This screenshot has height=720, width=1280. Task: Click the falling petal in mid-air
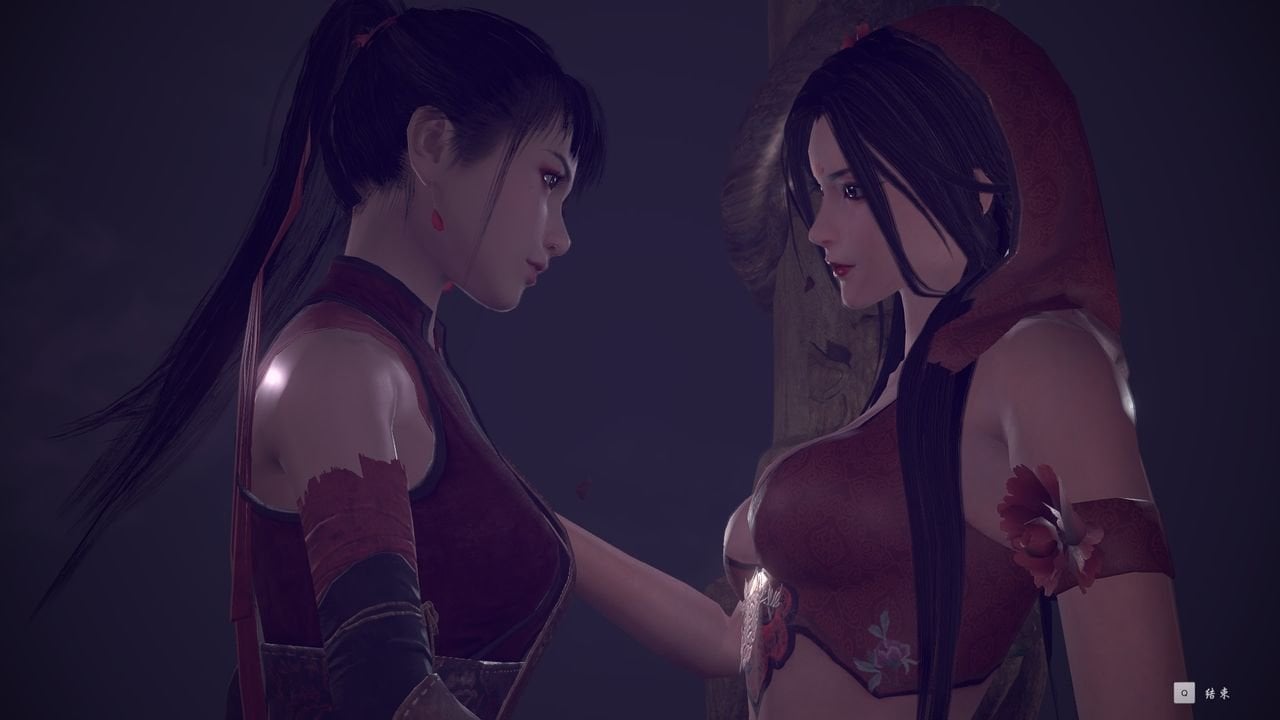[584, 488]
